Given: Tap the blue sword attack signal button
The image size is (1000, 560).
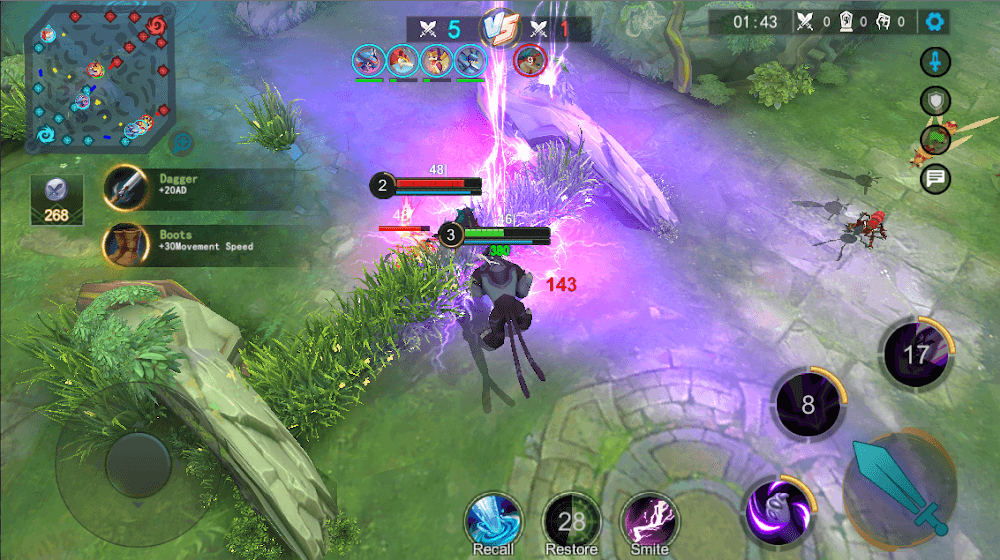Looking at the screenshot, I should coord(935,62).
